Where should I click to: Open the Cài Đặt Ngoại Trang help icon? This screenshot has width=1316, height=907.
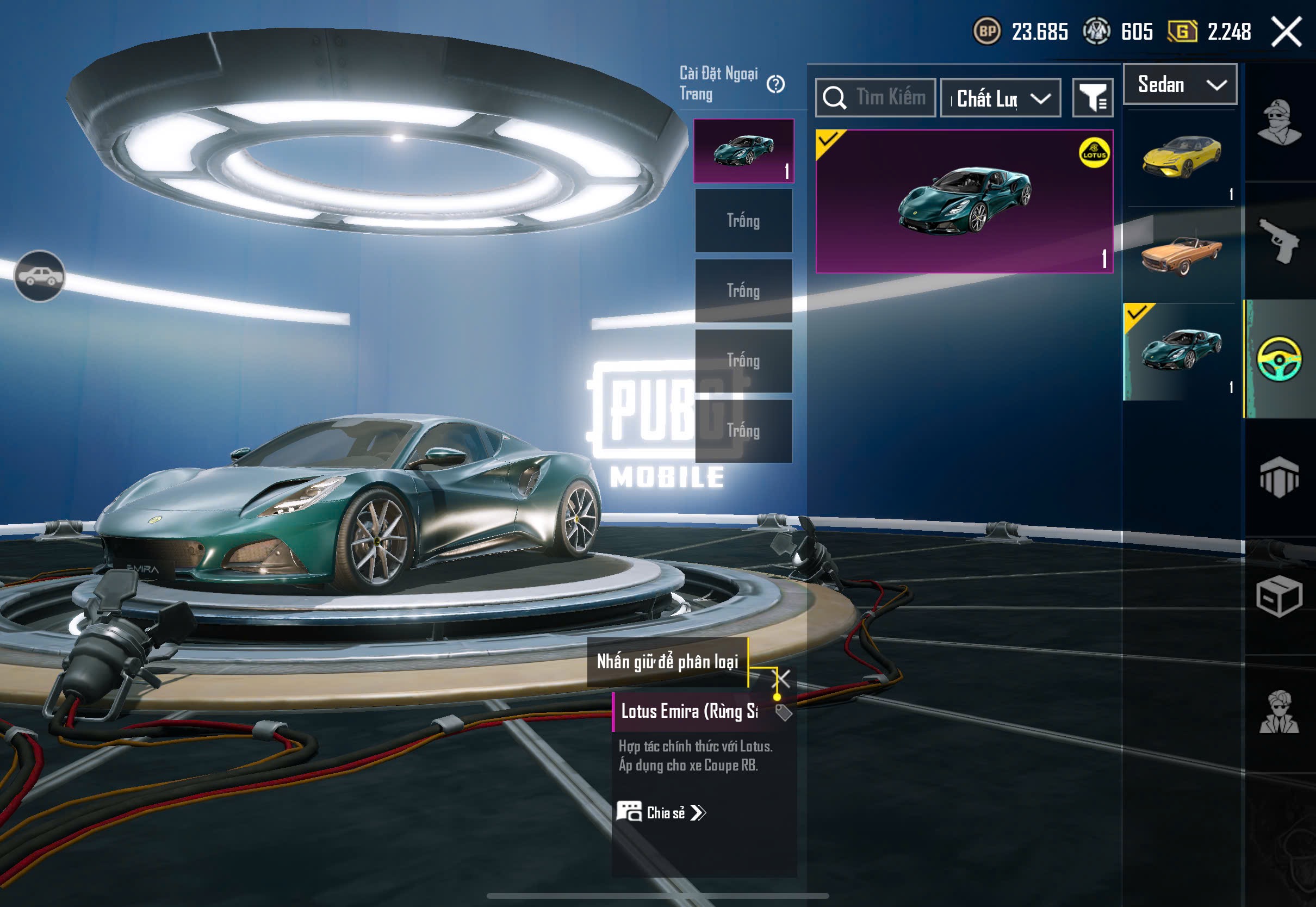(x=775, y=84)
